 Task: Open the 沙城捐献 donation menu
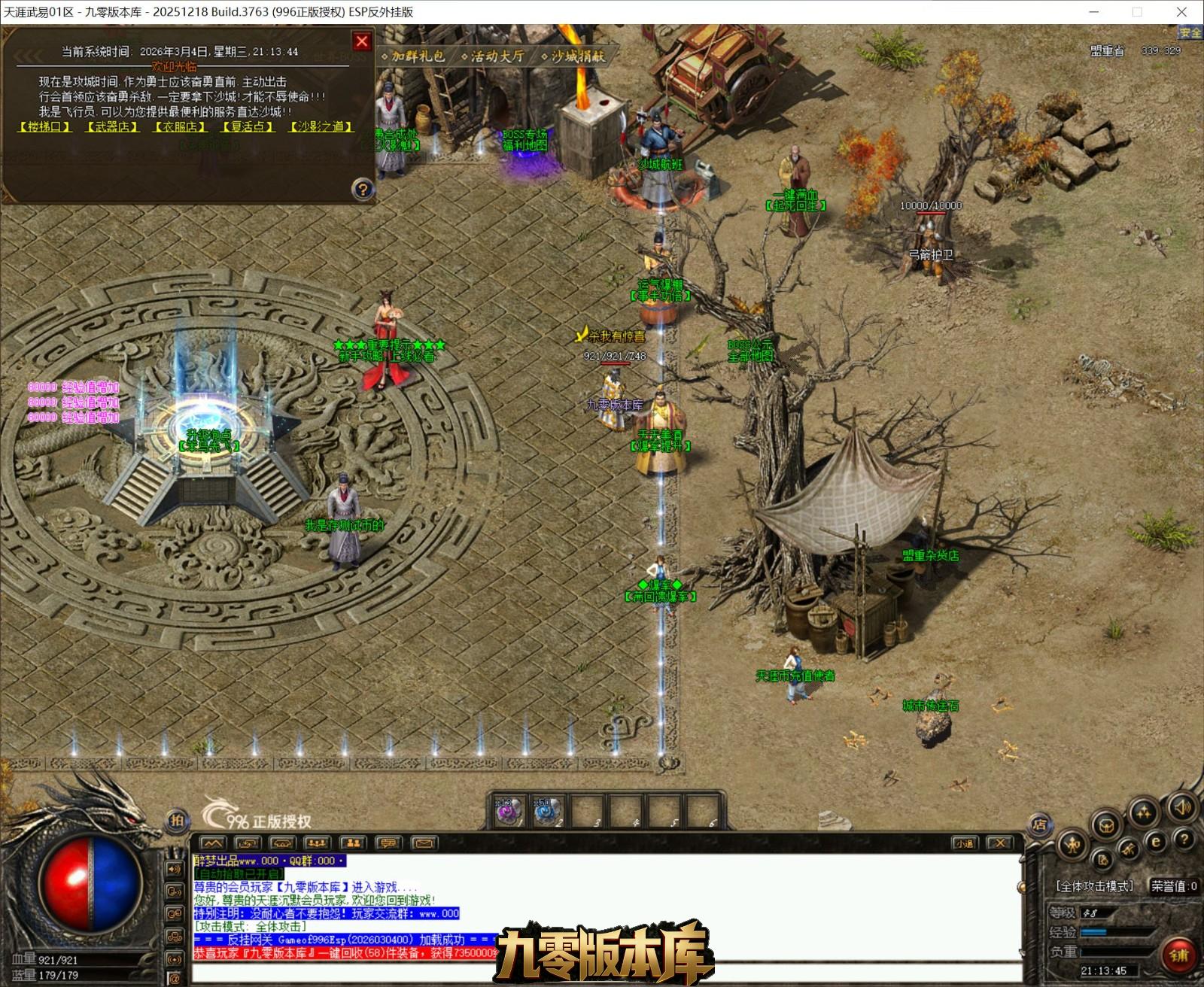click(x=573, y=56)
